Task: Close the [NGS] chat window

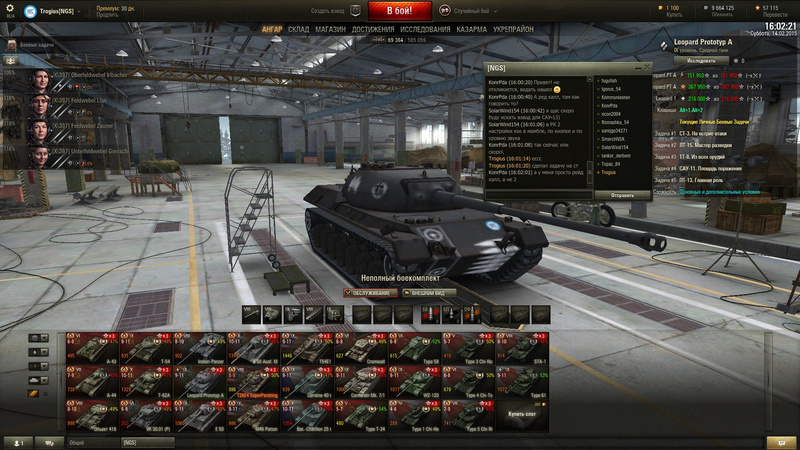Action: point(647,65)
